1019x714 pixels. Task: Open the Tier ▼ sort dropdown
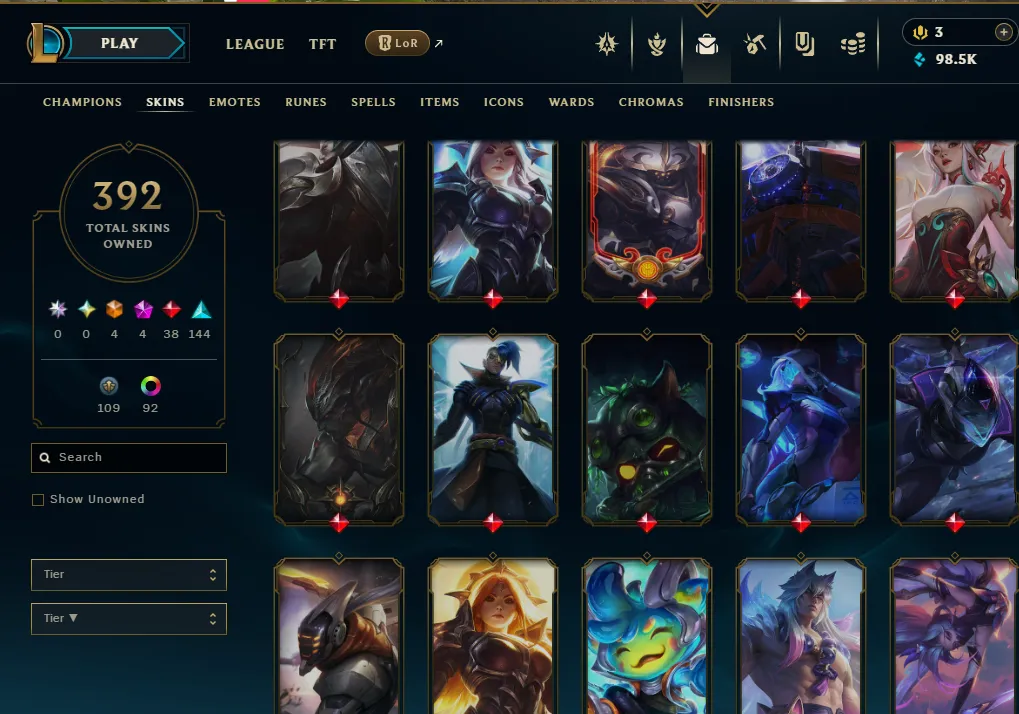[x=129, y=619]
